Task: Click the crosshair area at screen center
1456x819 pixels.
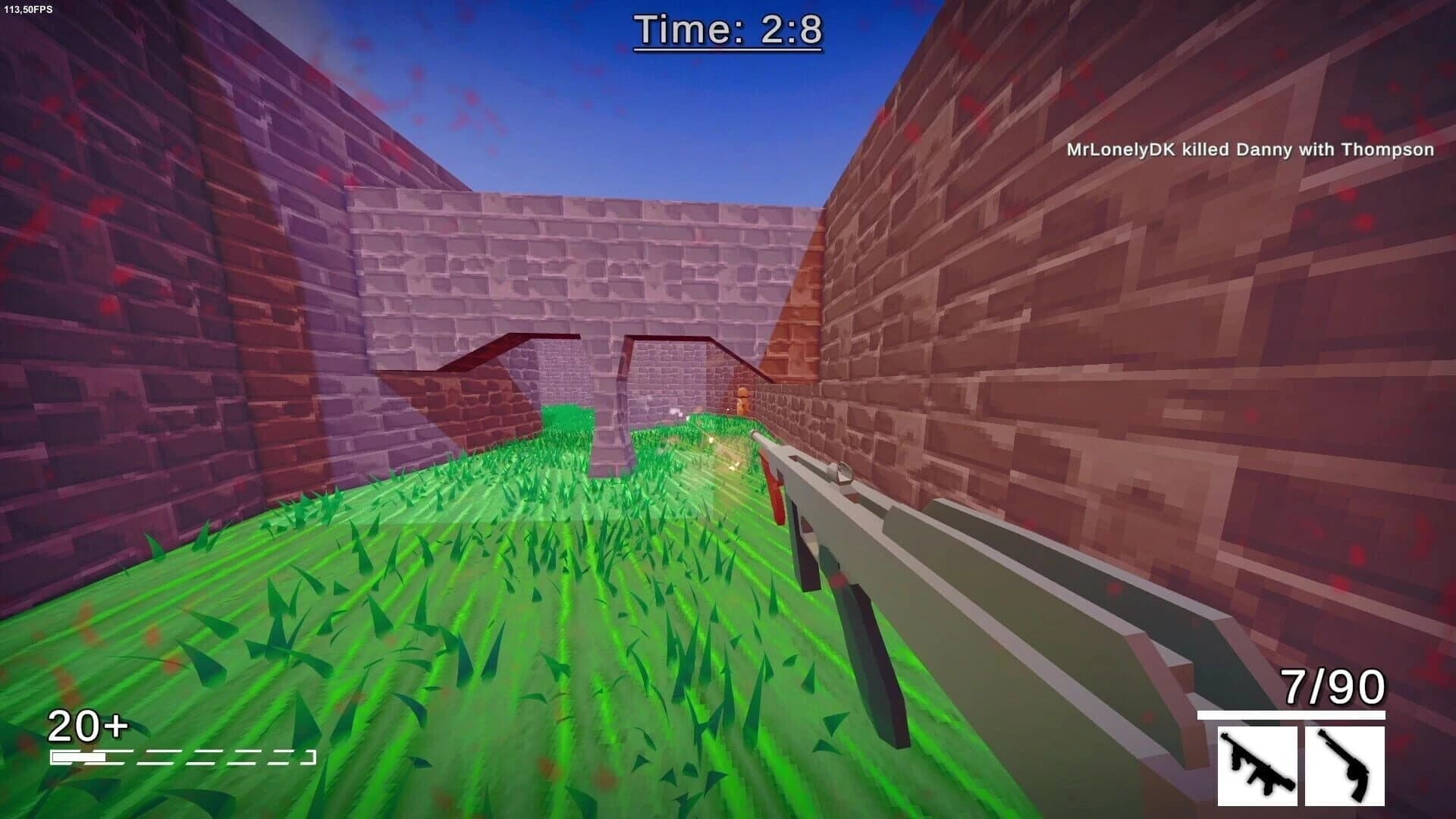Action: tap(728, 409)
